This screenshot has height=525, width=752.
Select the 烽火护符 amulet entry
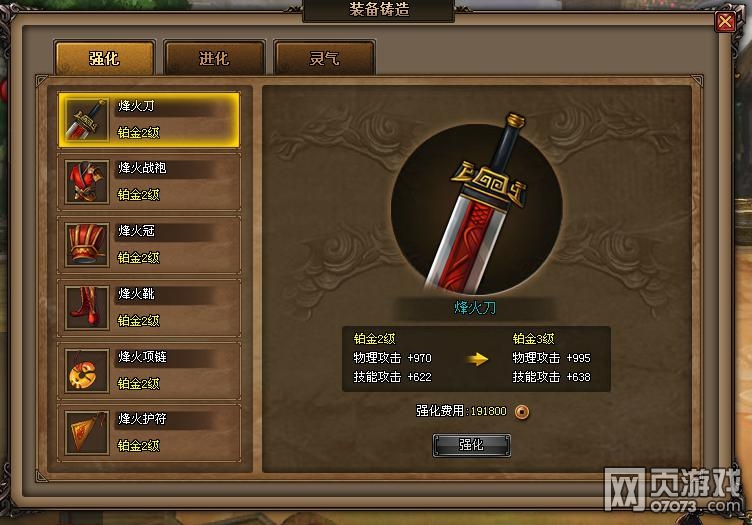(x=148, y=433)
